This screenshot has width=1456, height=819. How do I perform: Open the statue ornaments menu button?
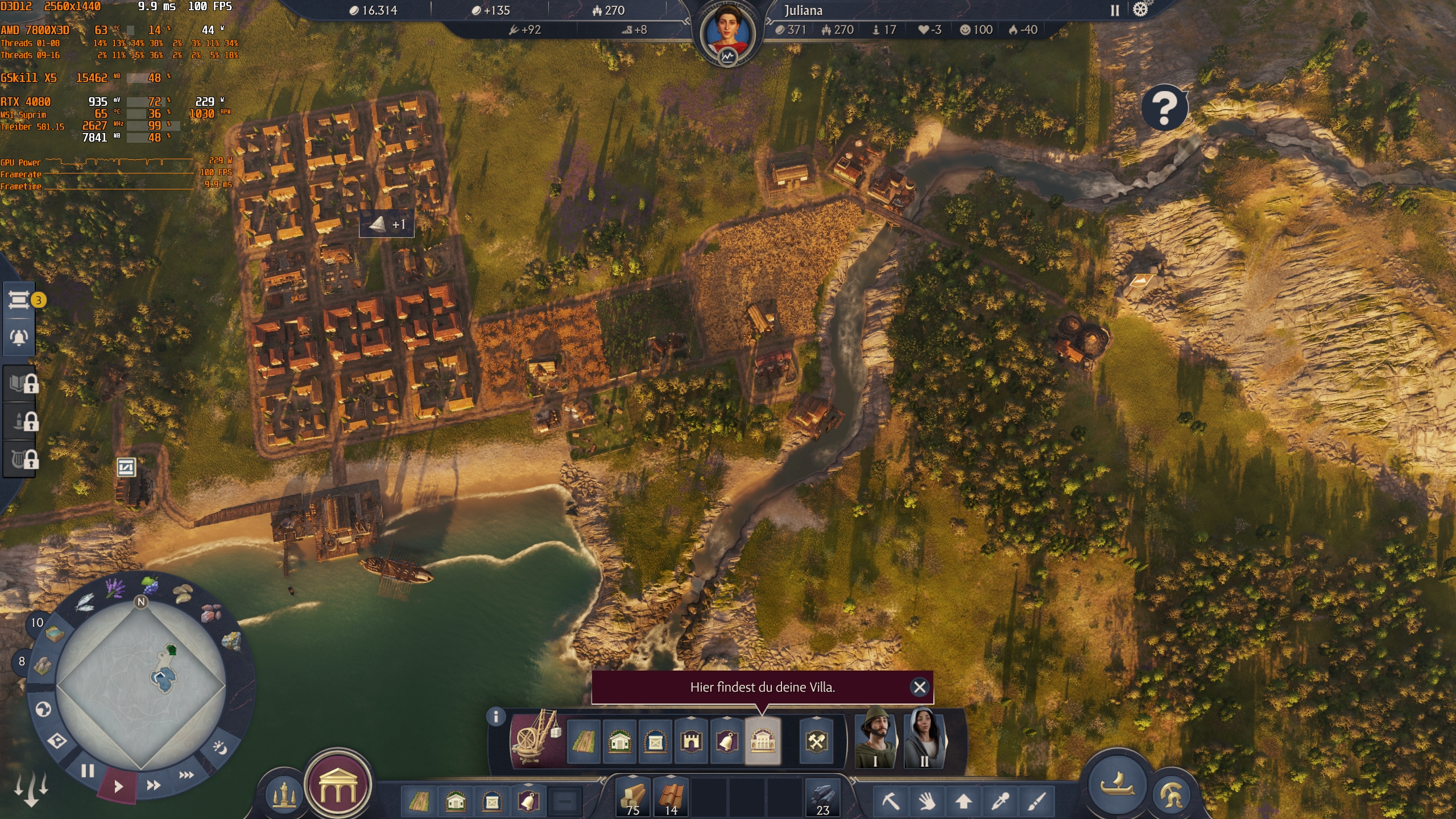pyautogui.click(x=283, y=796)
